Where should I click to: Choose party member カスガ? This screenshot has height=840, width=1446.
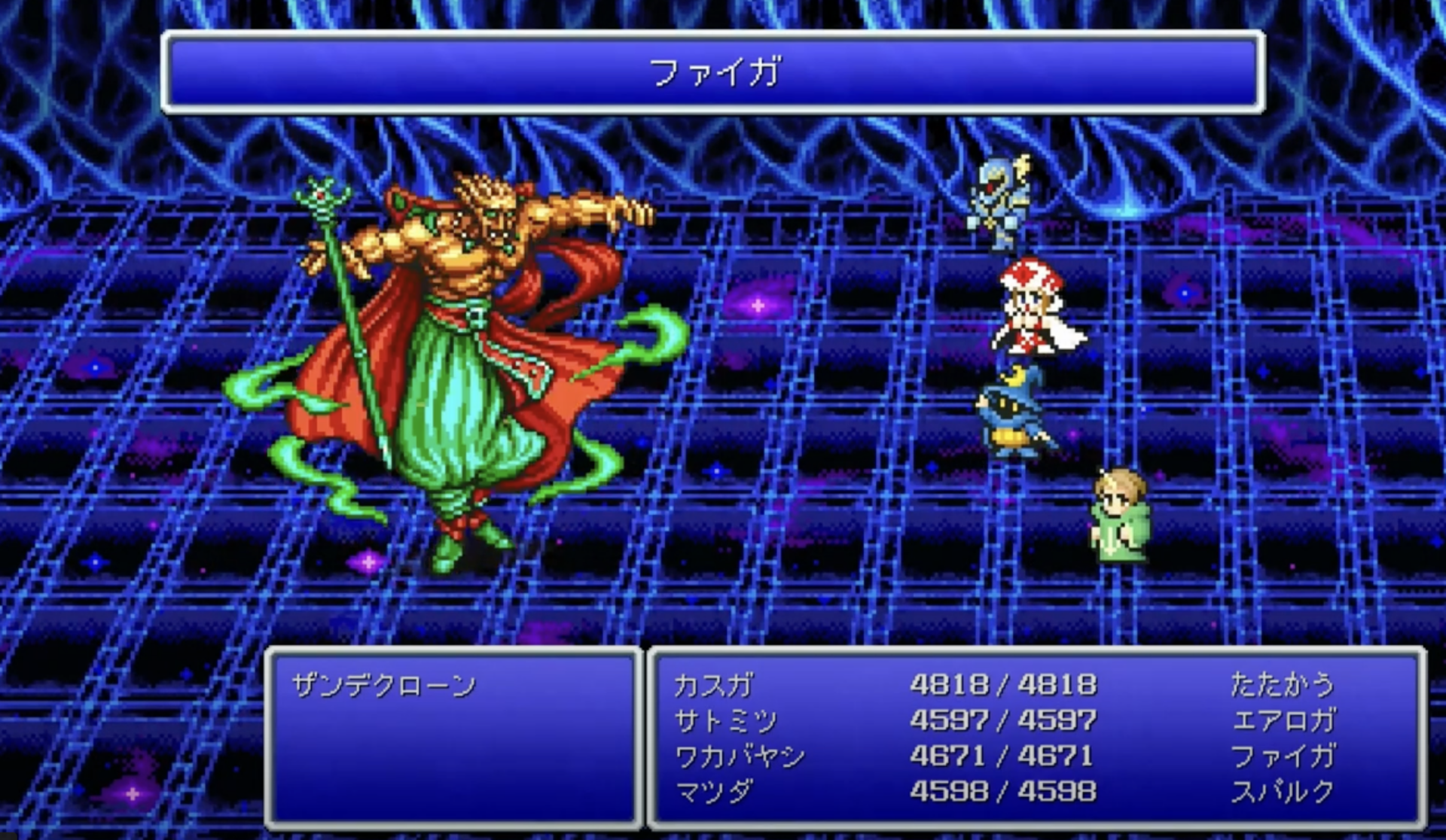click(x=713, y=685)
